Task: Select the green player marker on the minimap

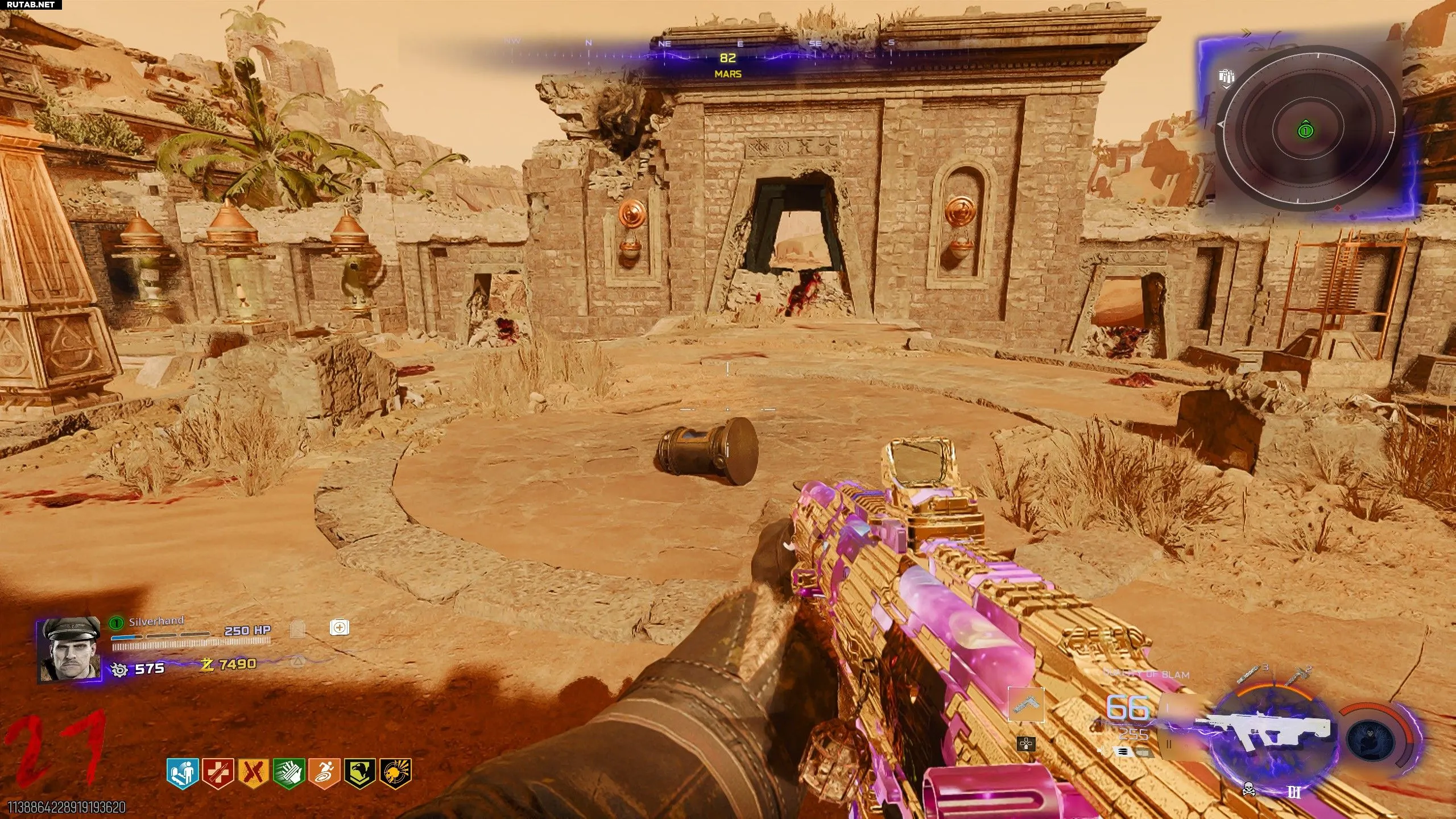Action: 1306,131
